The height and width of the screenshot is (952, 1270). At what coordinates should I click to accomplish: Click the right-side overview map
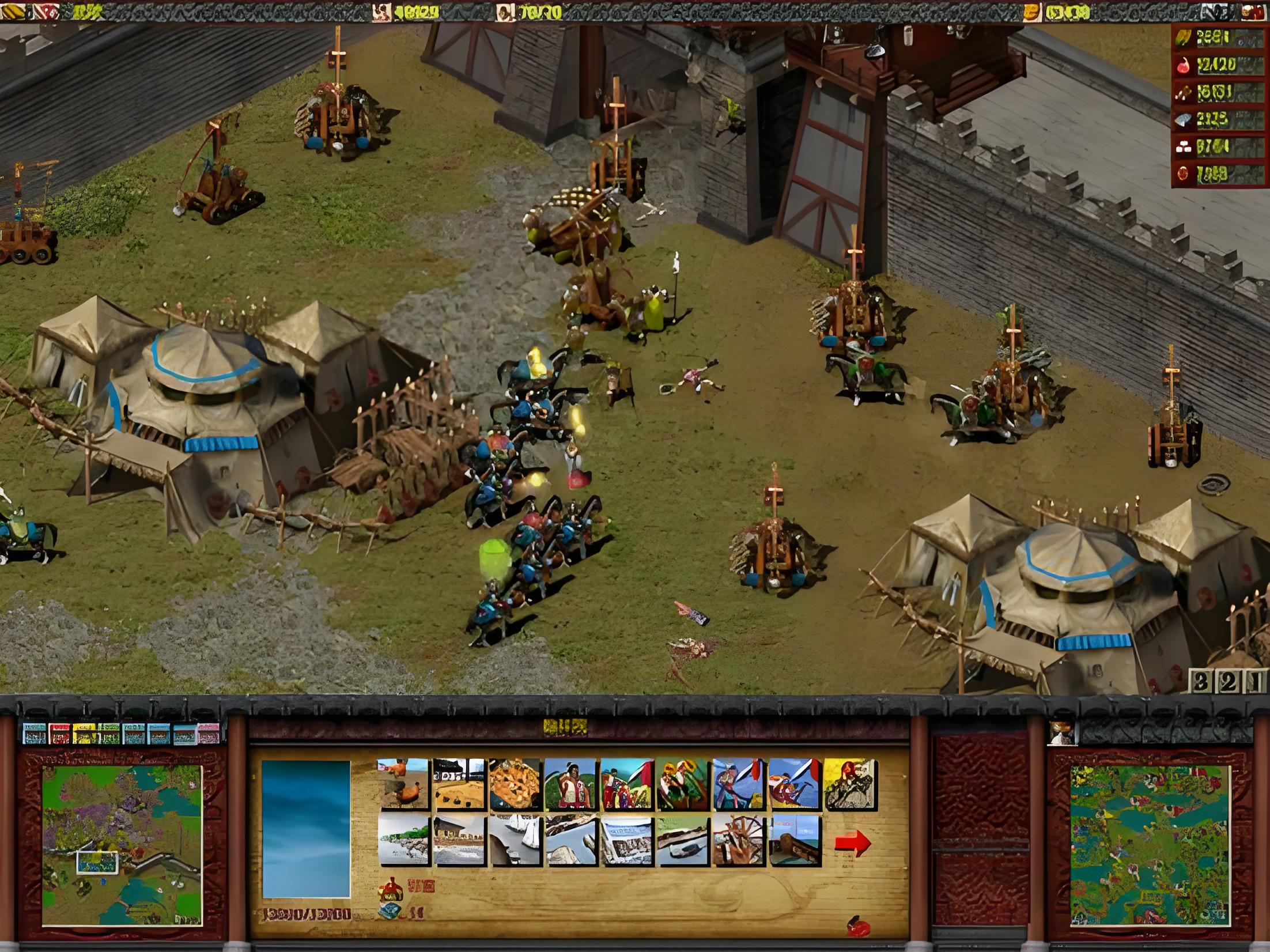[1150, 845]
